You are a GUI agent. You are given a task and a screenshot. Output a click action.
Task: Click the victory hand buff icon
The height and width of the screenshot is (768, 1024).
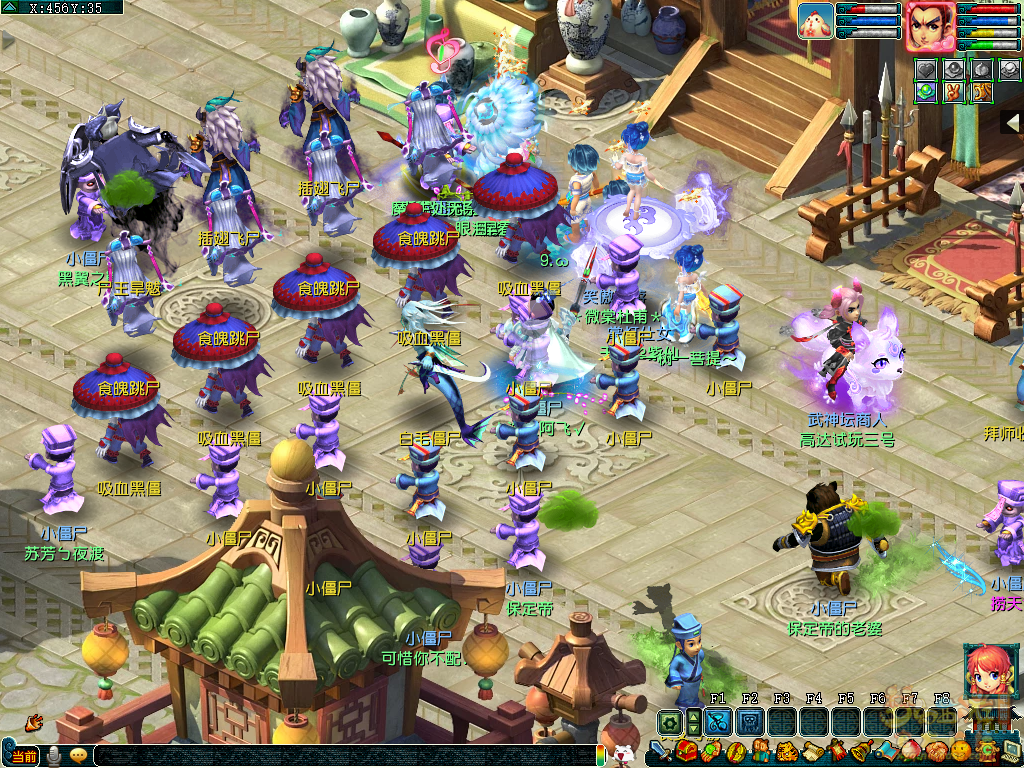pos(951,92)
